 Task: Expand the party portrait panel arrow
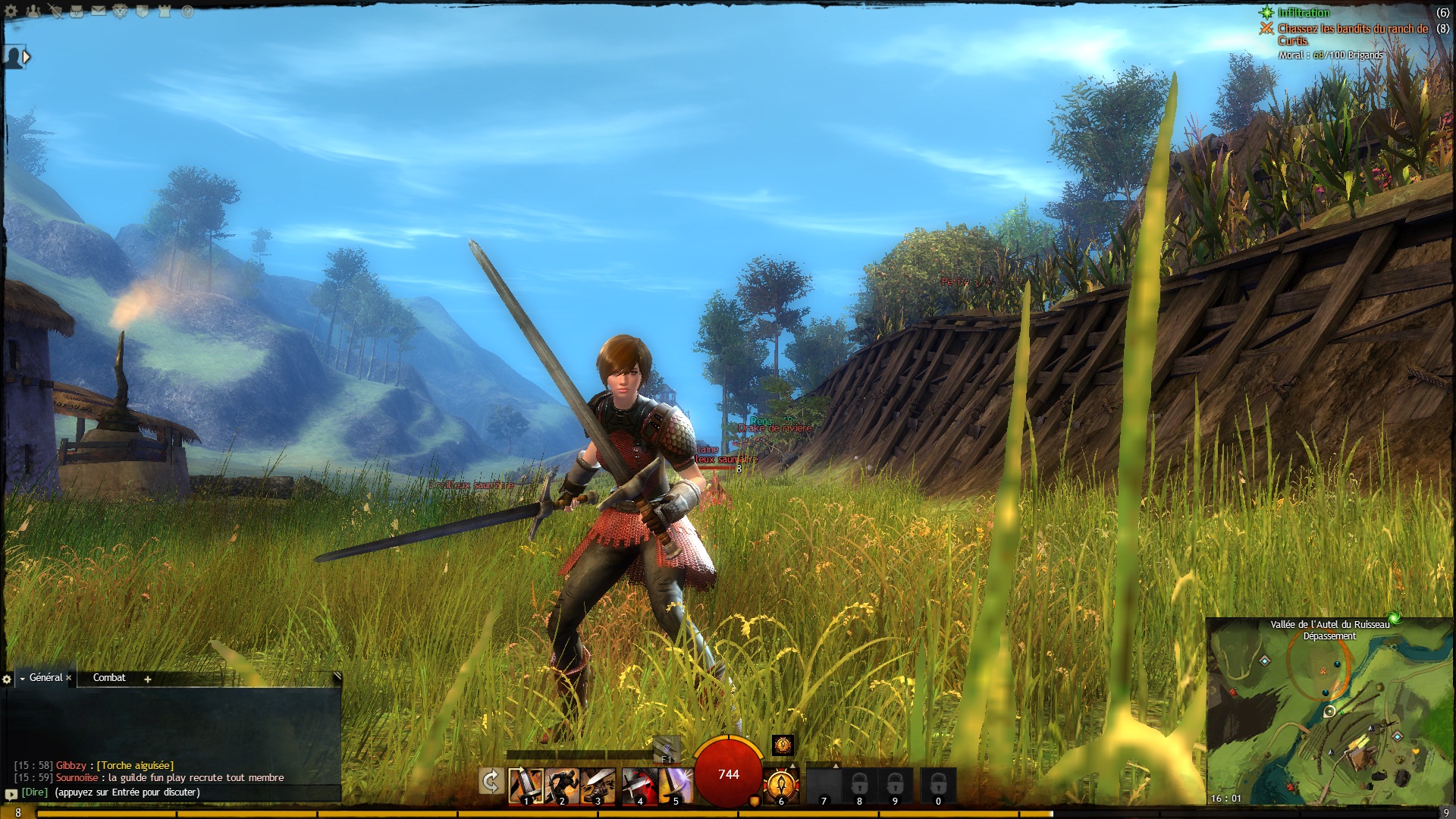tap(27, 56)
